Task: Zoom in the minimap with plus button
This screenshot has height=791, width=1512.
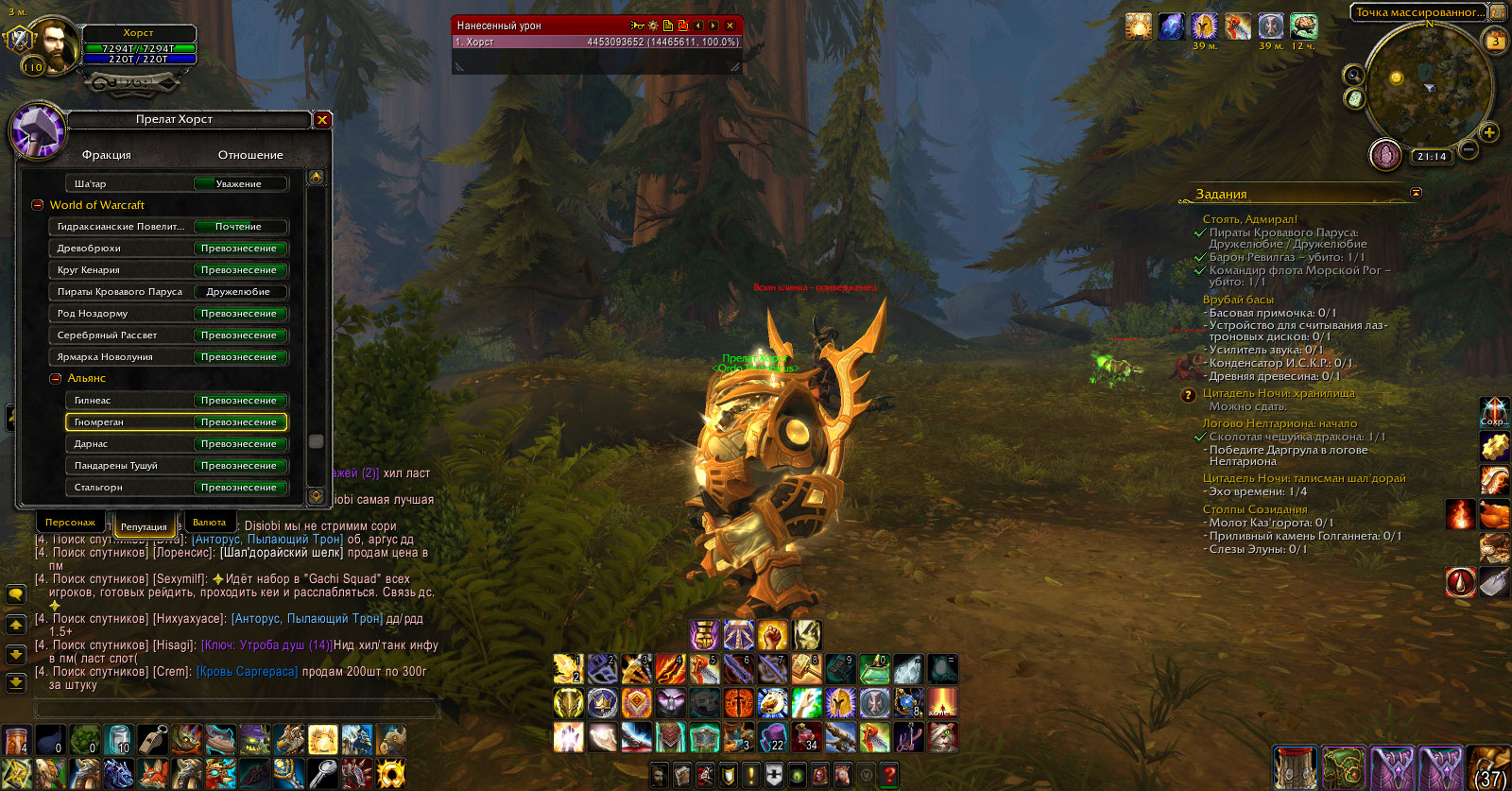Action: (x=1489, y=132)
